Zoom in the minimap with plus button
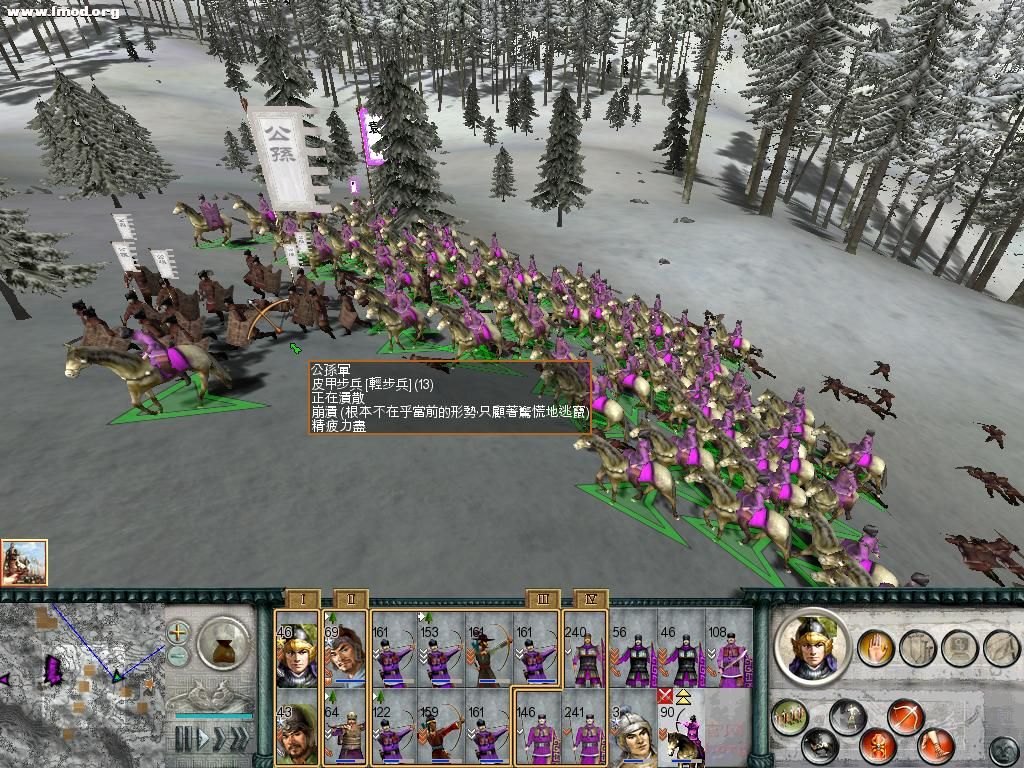Image resolution: width=1024 pixels, height=768 pixels. pyautogui.click(x=178, y=633)
